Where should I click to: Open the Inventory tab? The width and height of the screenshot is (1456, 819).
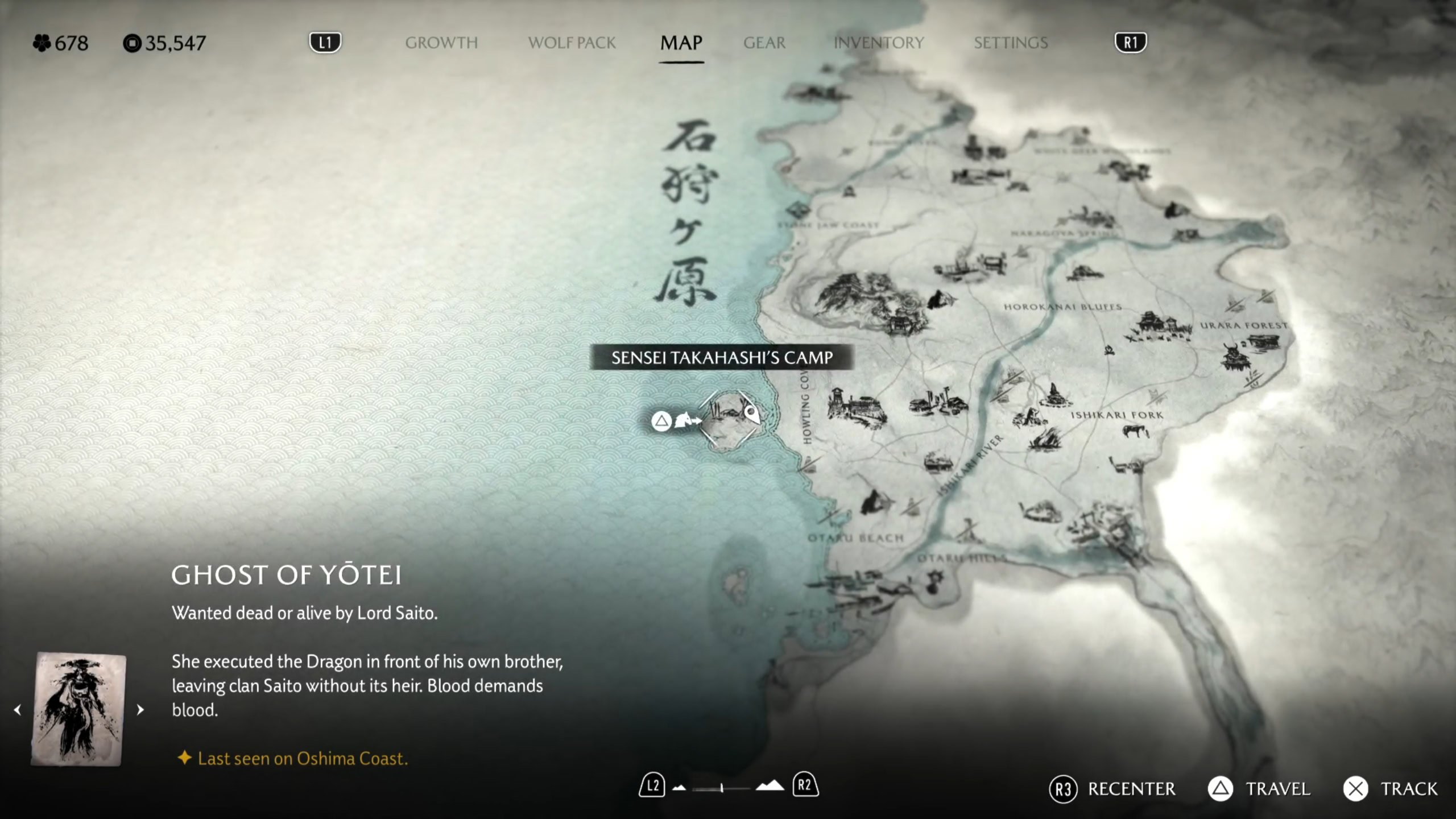tap(878, 43)
